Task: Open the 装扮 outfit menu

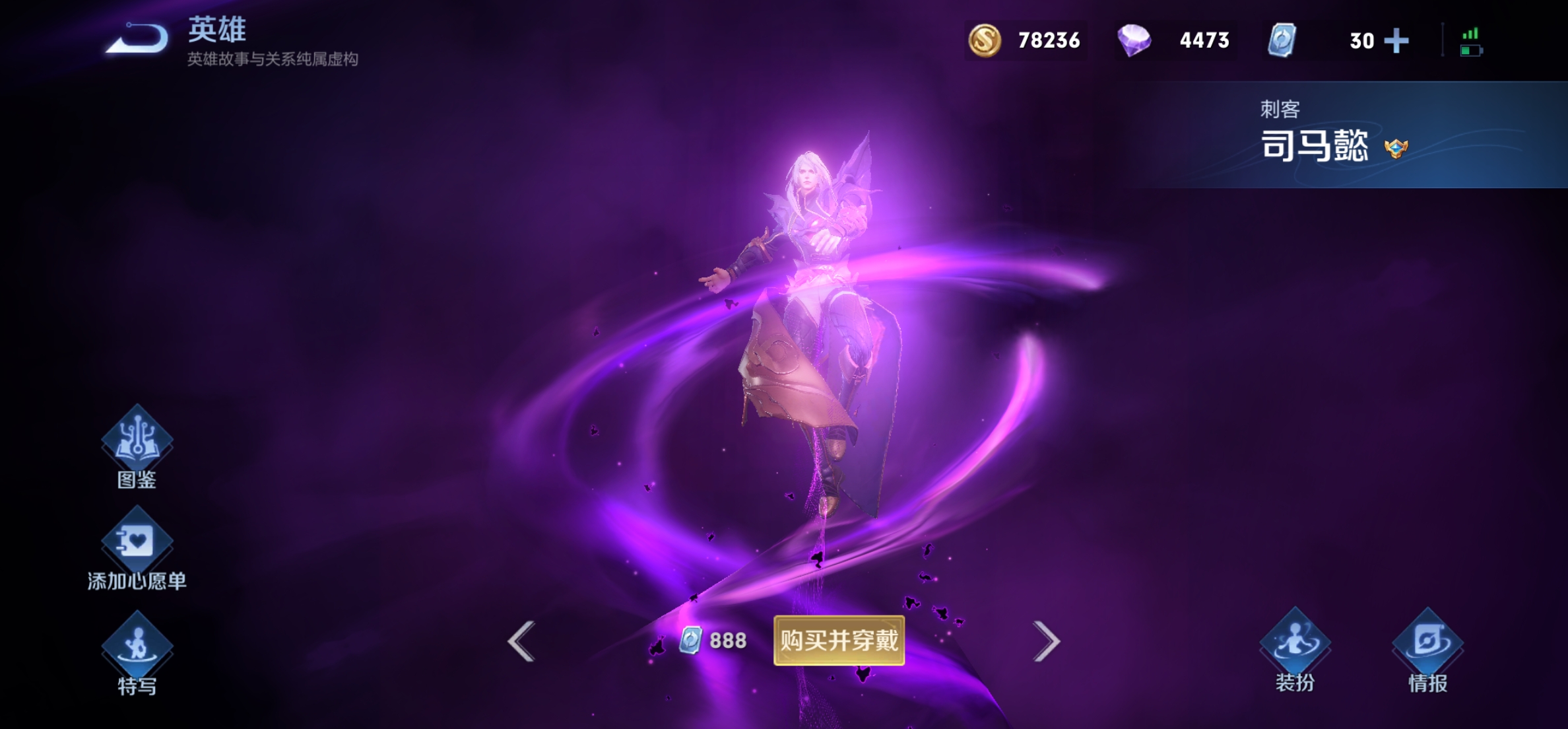Action: click(x=1295, y=644)
